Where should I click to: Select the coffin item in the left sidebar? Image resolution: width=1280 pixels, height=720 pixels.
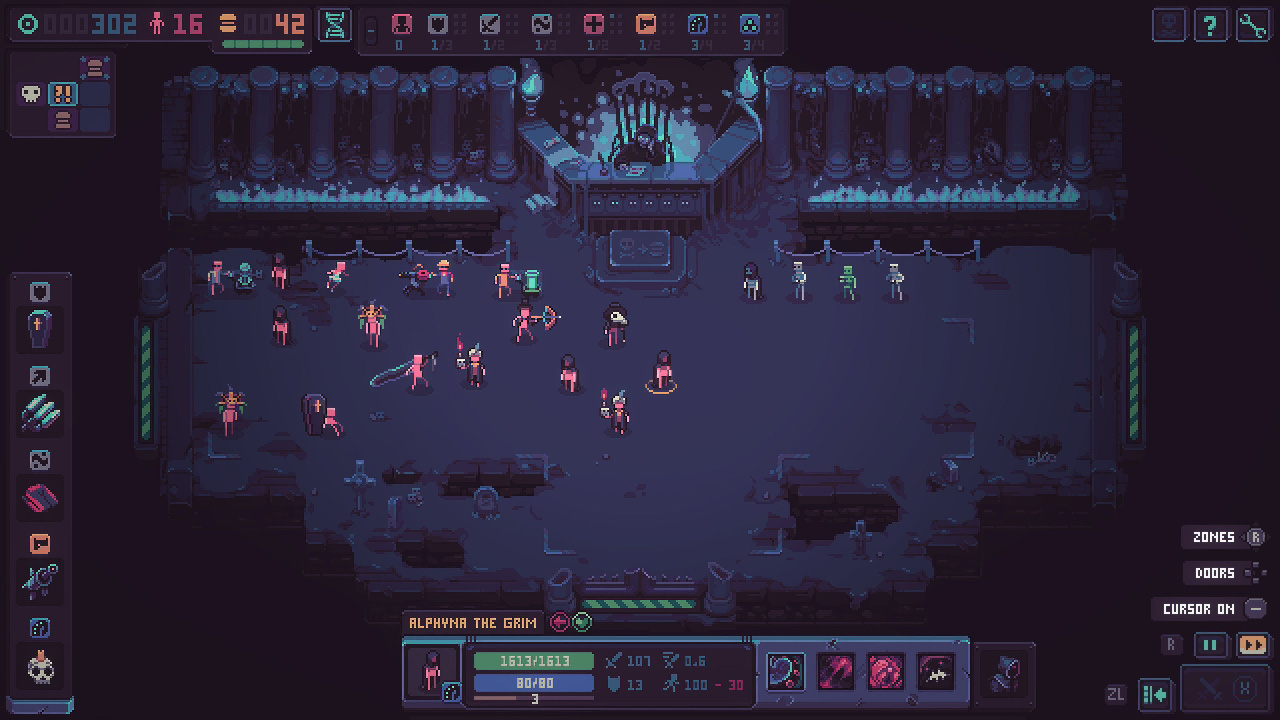[x=40, y=330]
